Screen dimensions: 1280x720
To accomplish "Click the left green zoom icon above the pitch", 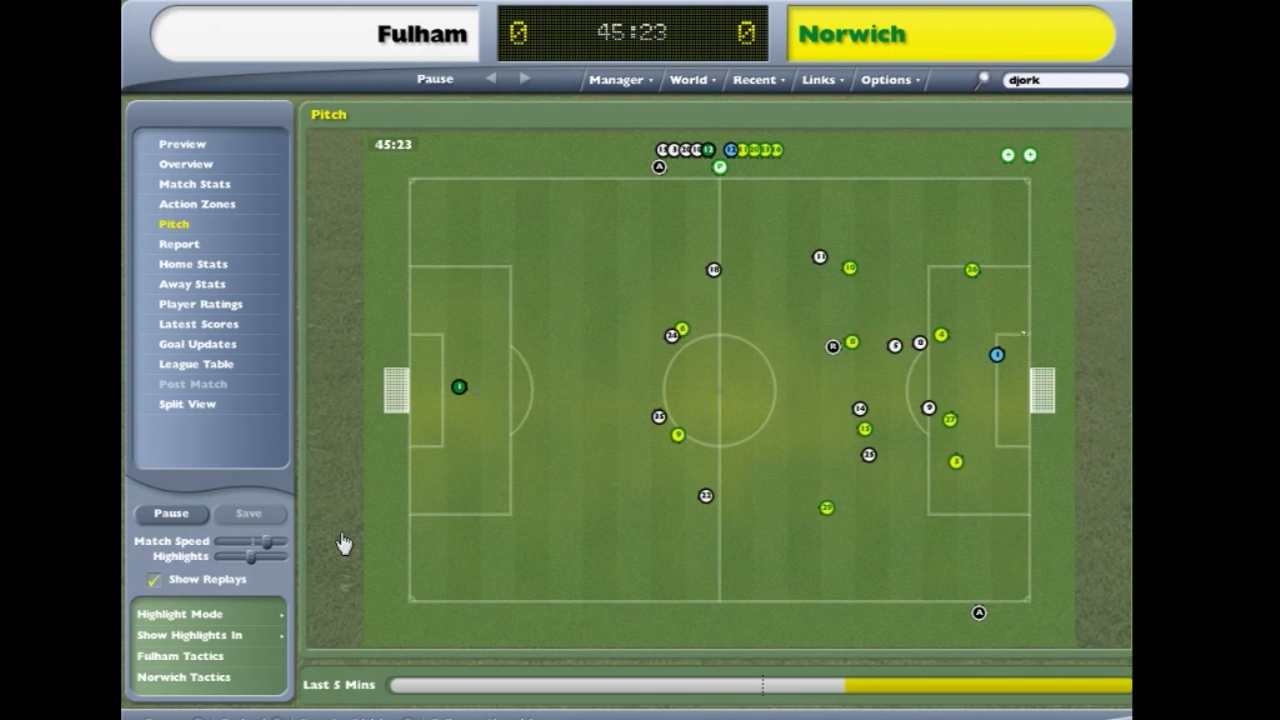I will click(x=1008, y=154).
